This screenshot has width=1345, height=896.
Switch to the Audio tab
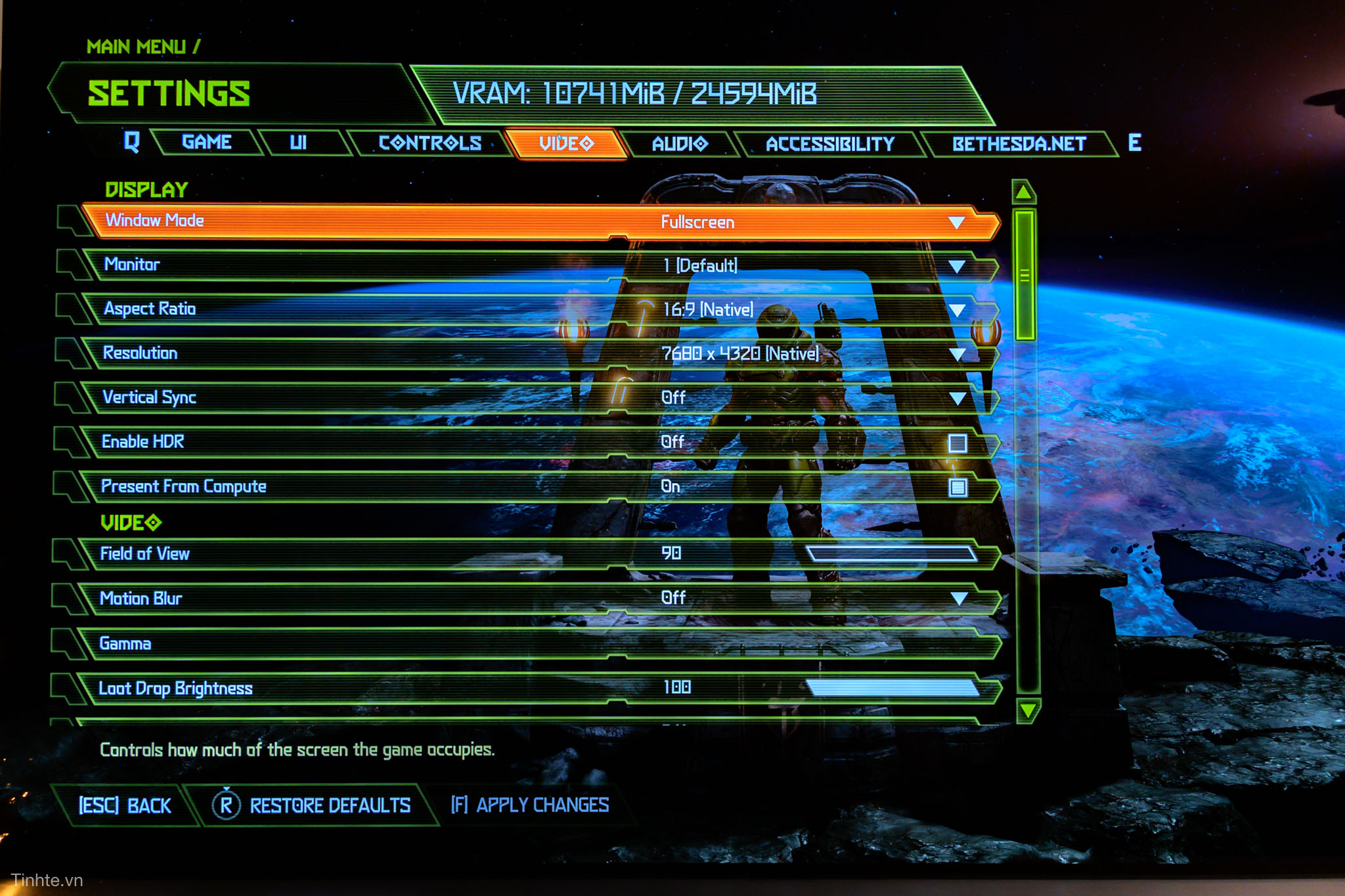click(x=679, y=144)
